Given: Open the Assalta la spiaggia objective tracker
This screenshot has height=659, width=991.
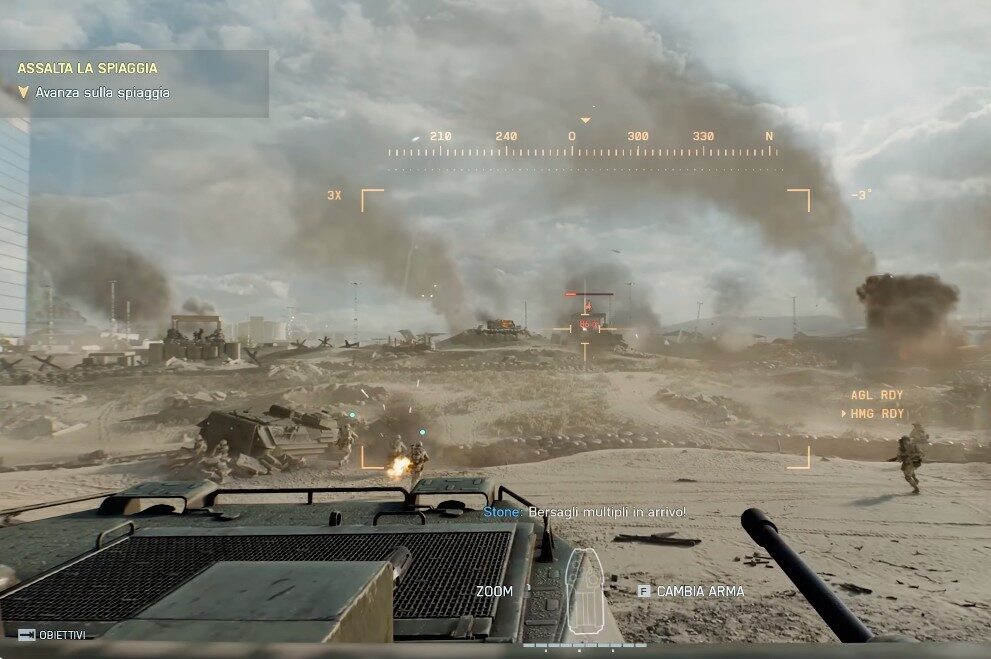Looking at the screenshot, I should click(x=88, y=69).
